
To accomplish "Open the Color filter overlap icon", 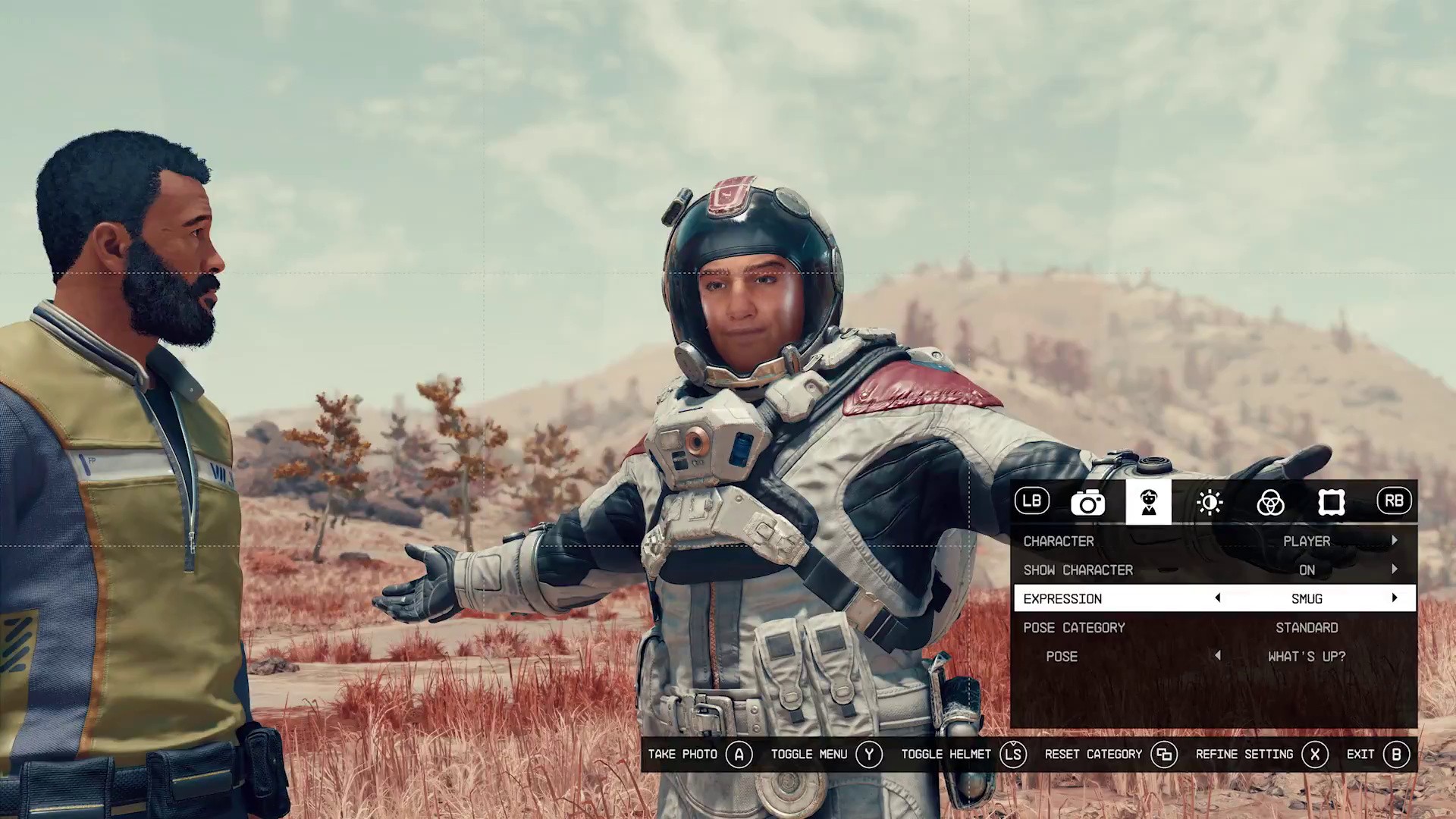I will tap(1271, 502).
